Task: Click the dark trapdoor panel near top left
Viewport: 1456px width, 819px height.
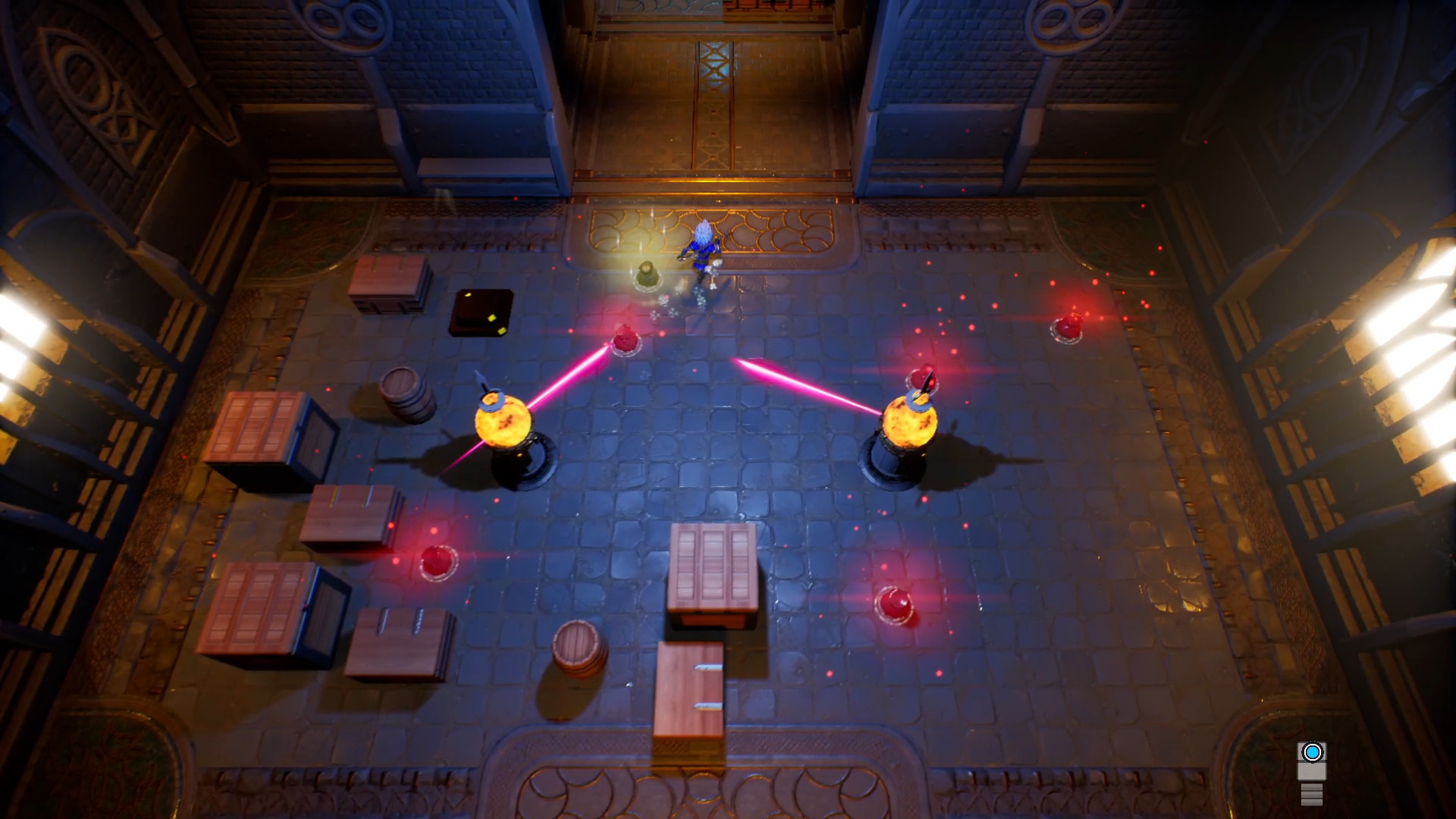Action: pos(479,313)
